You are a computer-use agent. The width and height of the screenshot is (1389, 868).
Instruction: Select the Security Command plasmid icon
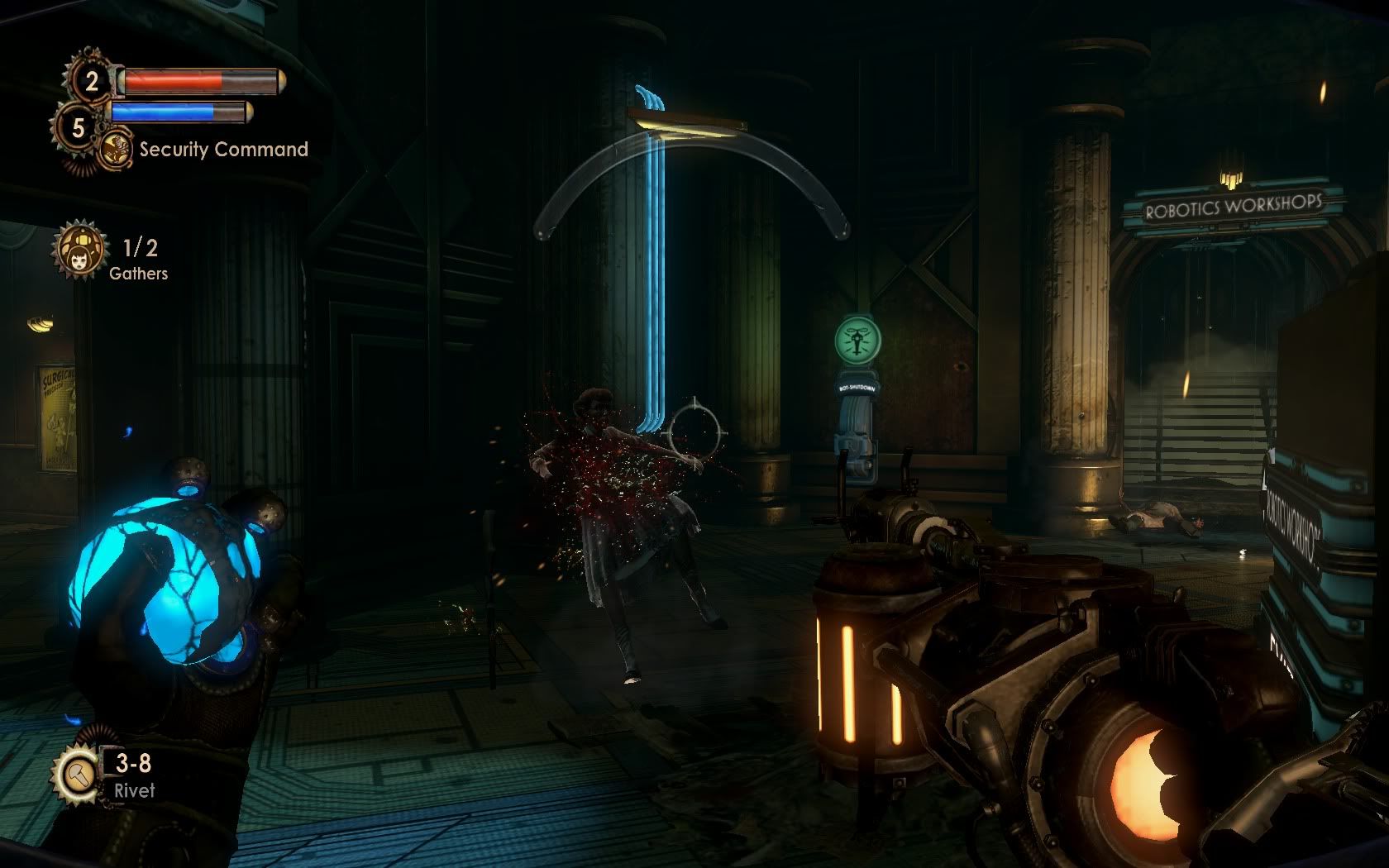click(117, 150)
